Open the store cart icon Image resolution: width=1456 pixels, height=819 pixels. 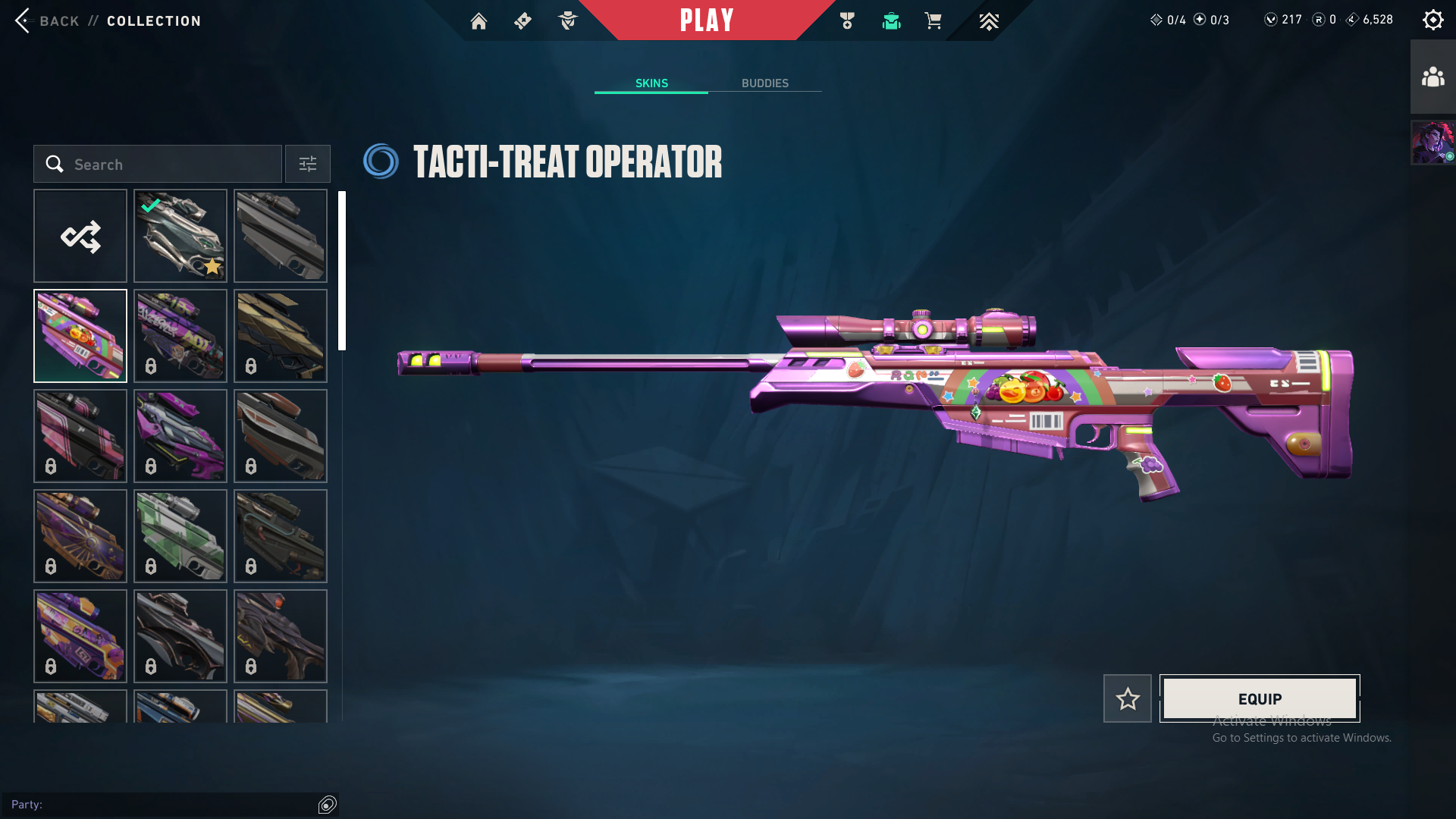point(933,21)
